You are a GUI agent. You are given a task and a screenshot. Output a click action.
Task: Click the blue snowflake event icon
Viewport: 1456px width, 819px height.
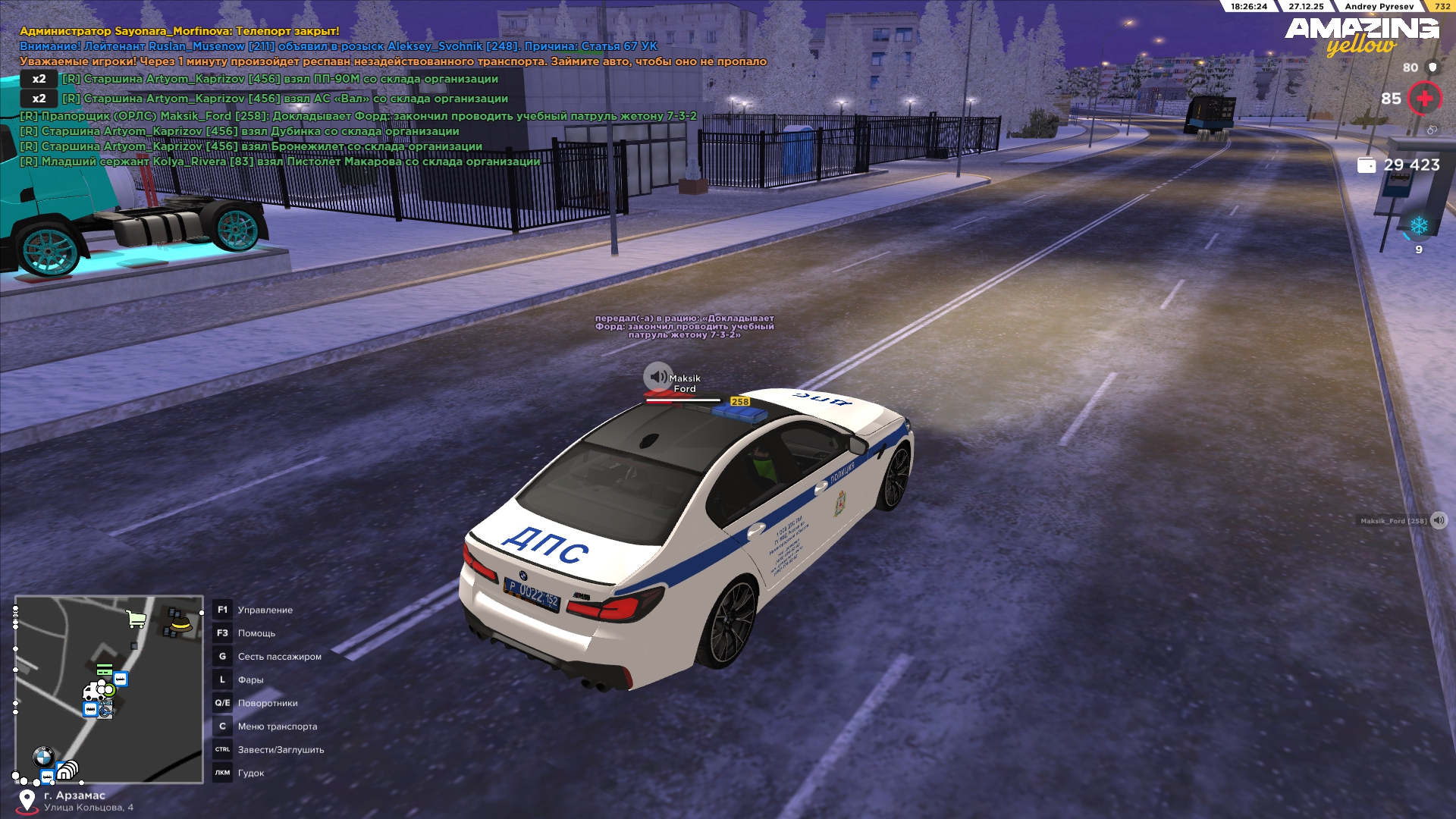[1418, 226]
